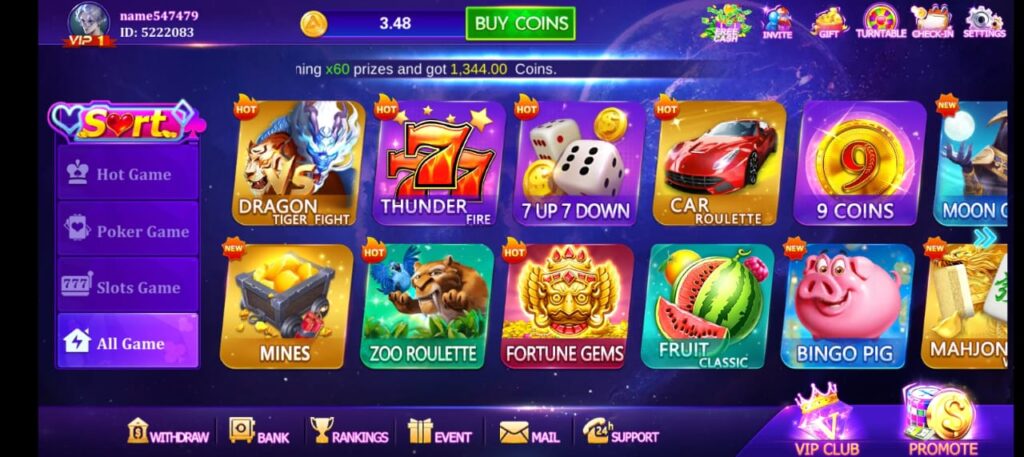Image resolution: width=1024 pixels, height=457 pixels.
Task: Play the 7 Up 7 Down game
Action: click(576, 164)
